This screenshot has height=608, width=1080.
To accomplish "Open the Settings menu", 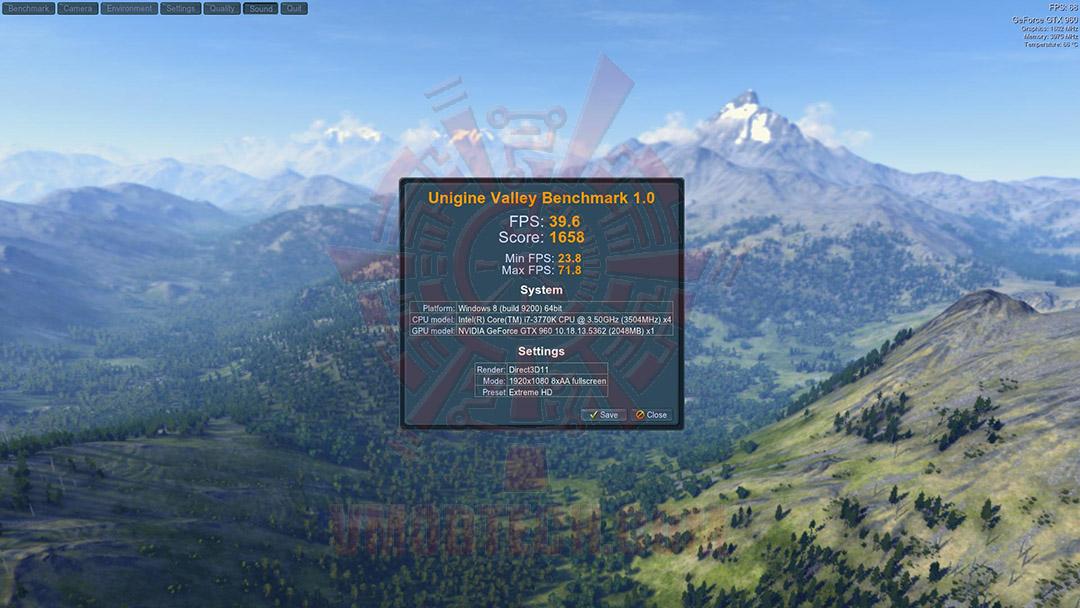I will click(181, 9).
